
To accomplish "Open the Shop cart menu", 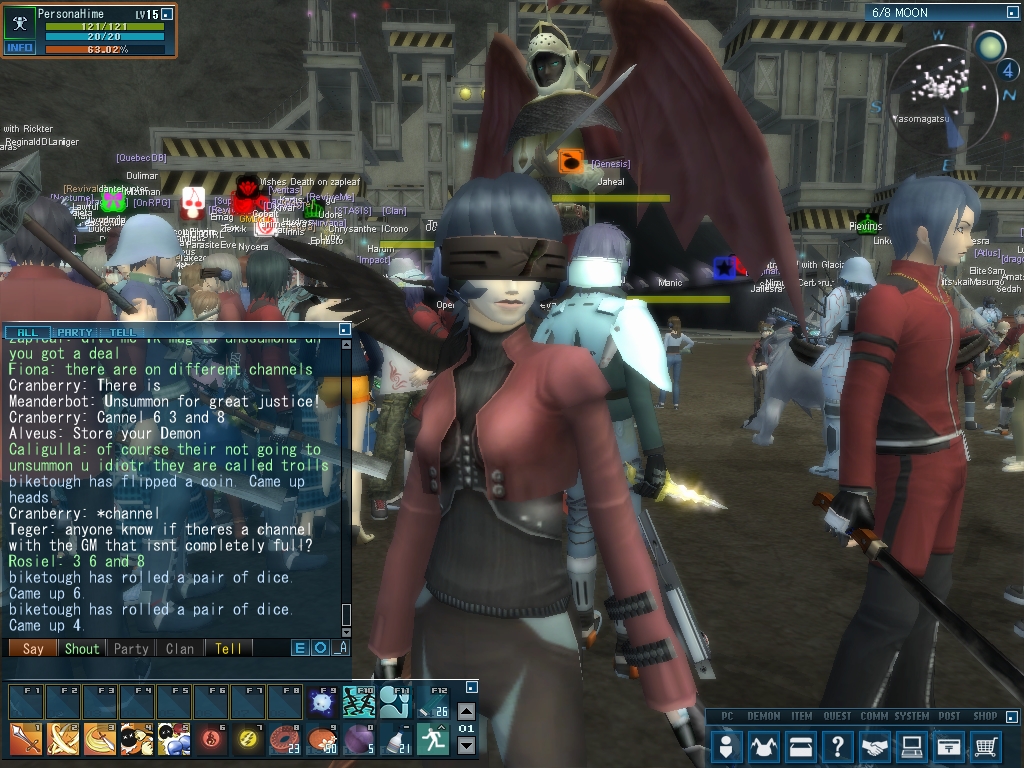I will click(x=986, y=746).
